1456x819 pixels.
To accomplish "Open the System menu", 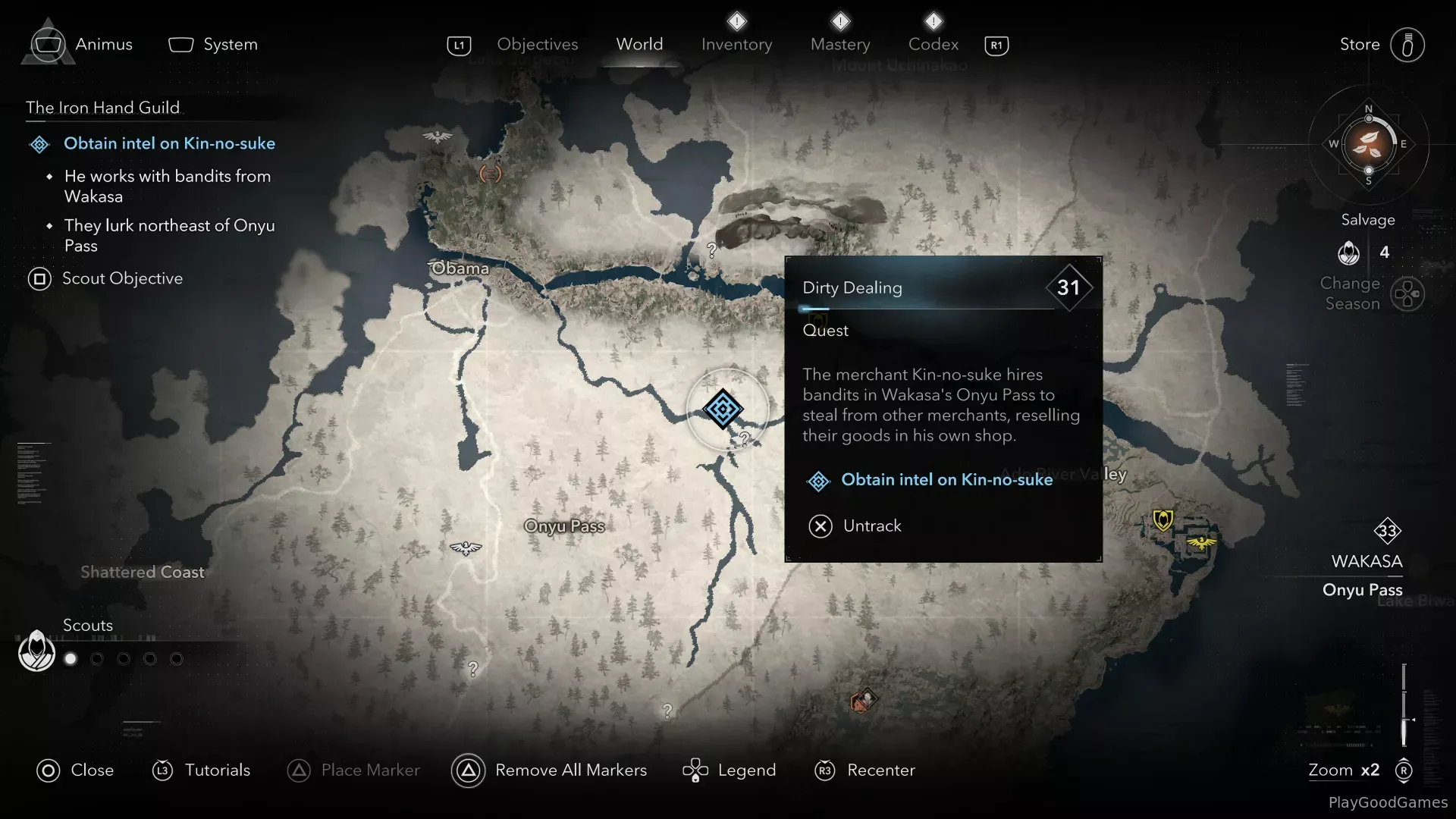I will (x=214, y=45).
